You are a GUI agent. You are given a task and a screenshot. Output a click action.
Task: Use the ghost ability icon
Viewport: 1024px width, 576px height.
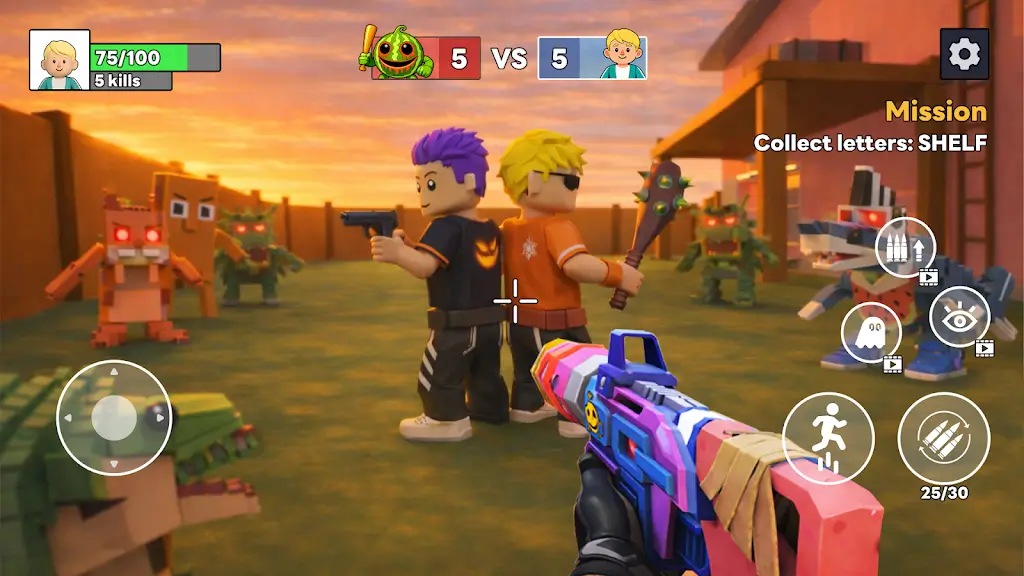[x=871, y=333]
